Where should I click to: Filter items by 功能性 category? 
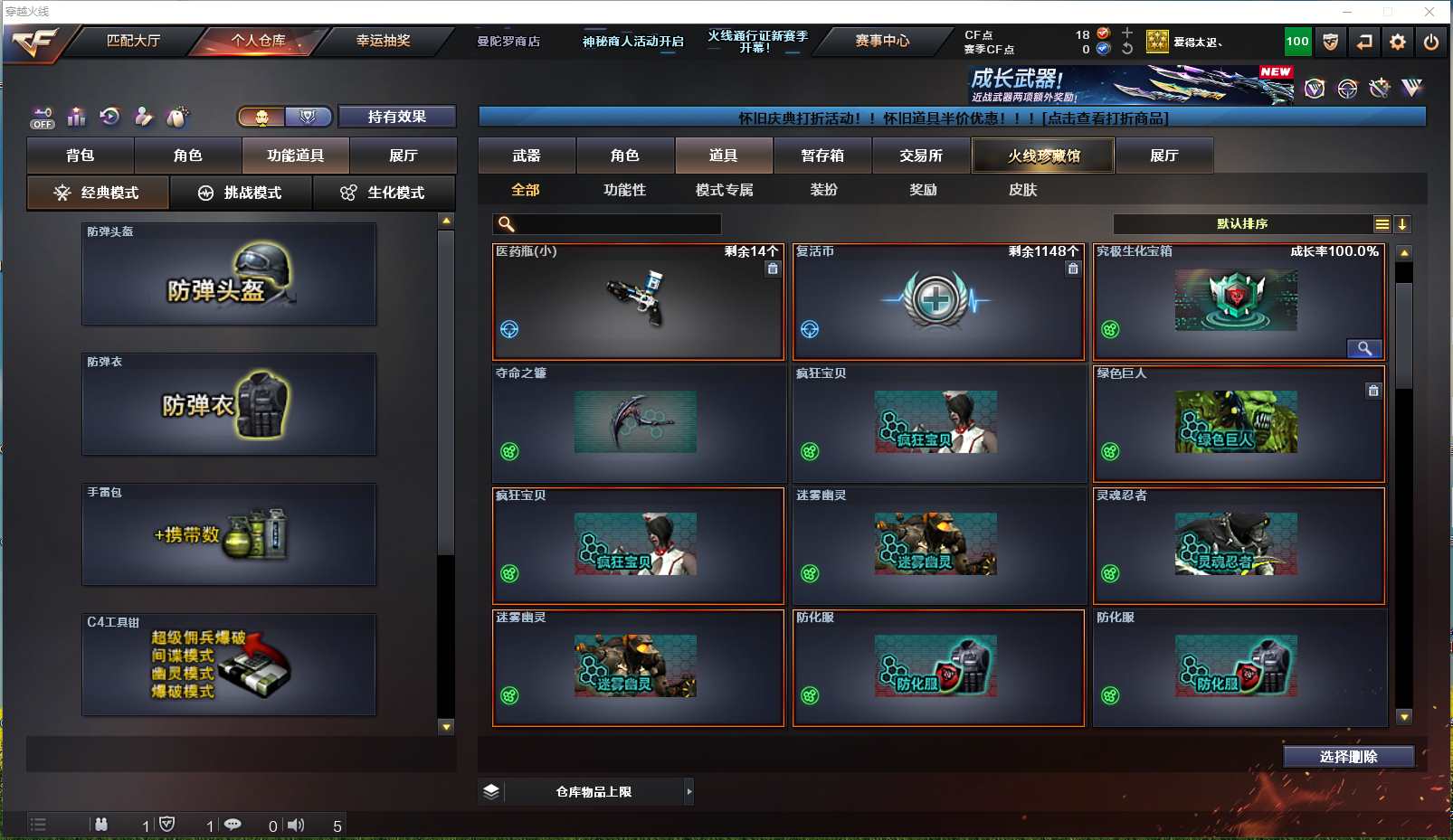(625, 190)
